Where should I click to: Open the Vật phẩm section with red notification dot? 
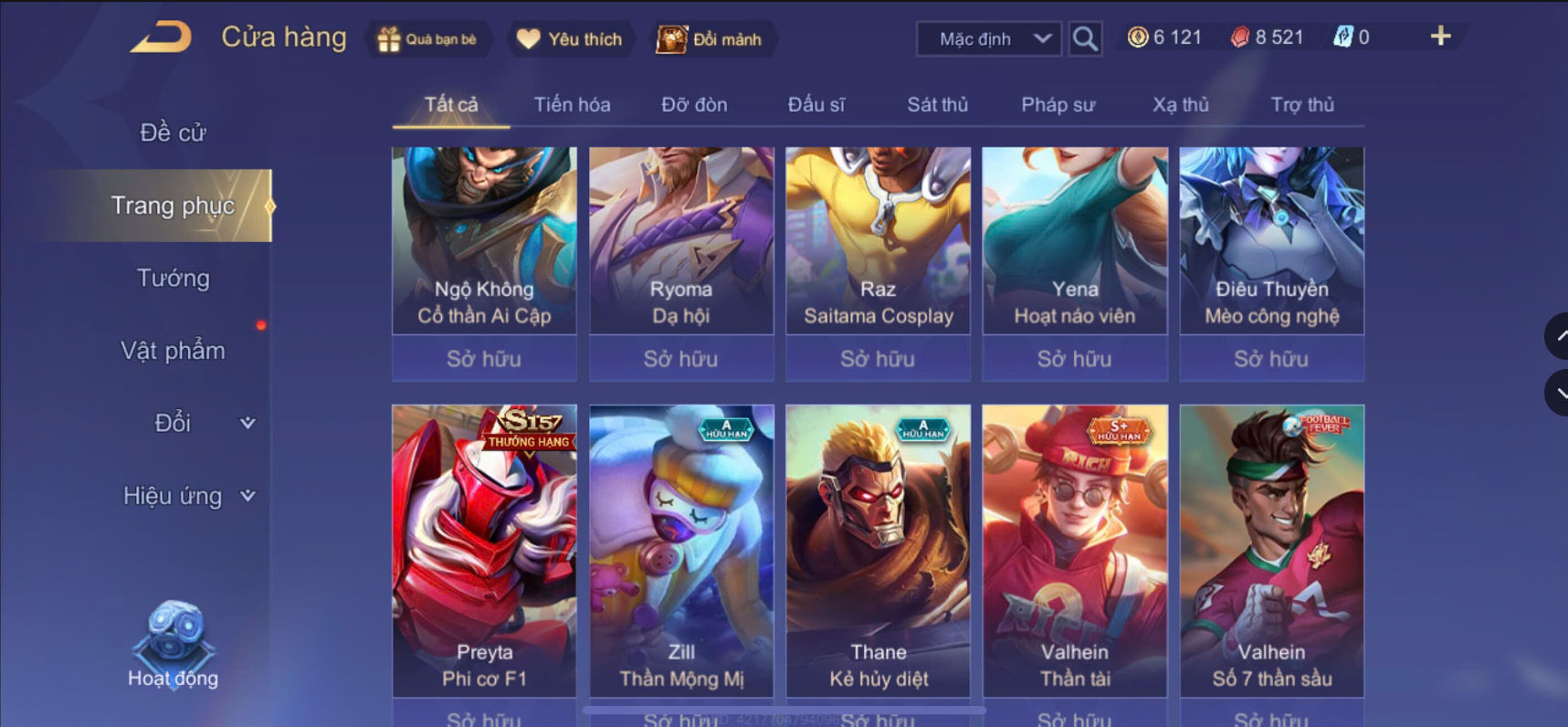click(x=174, y=350)
